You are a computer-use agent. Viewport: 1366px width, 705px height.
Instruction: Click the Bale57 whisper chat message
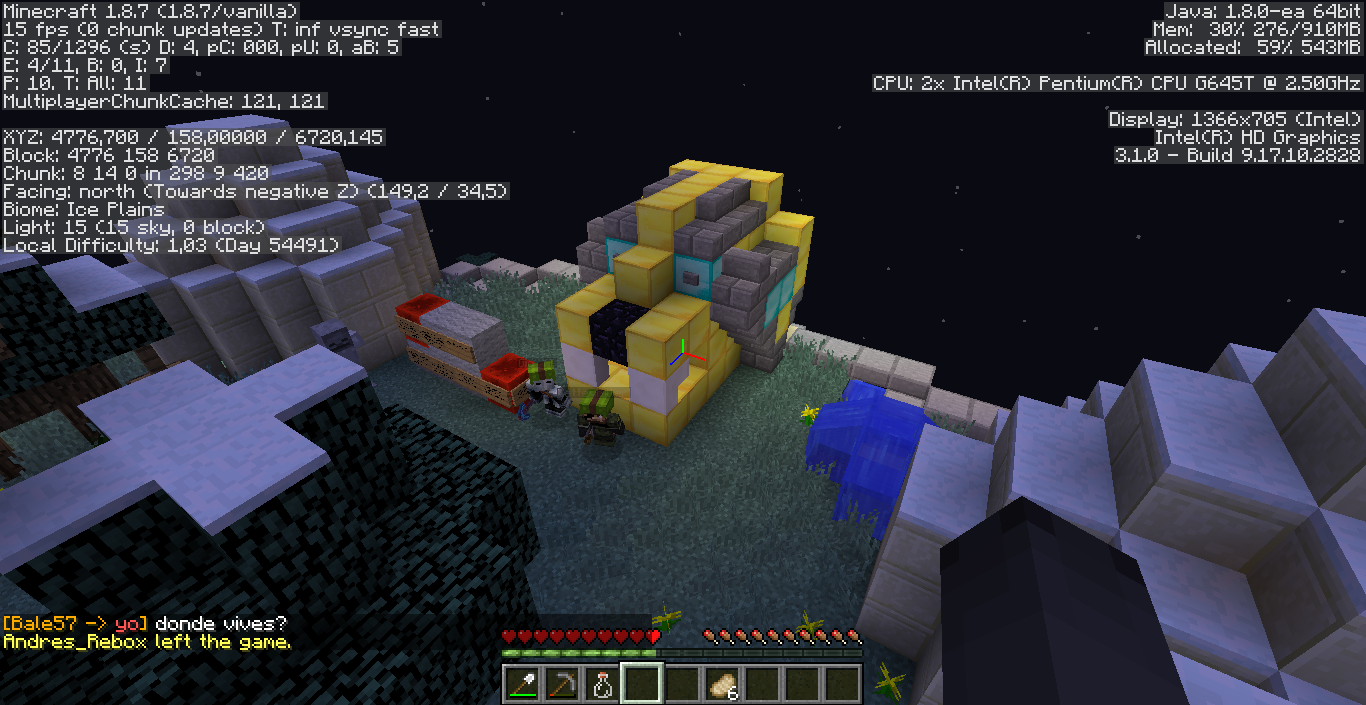[145, 623]
